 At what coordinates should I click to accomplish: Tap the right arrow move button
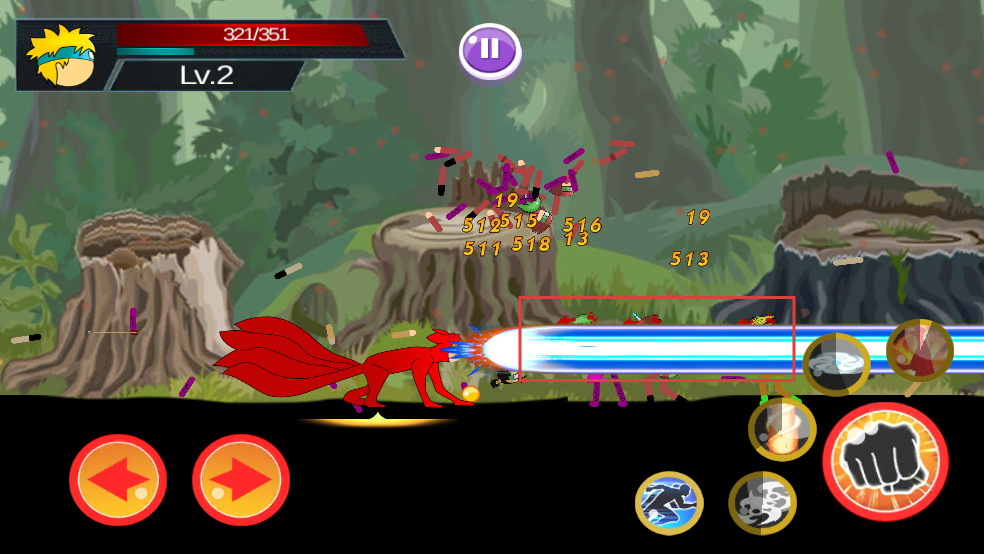point(241,480)
